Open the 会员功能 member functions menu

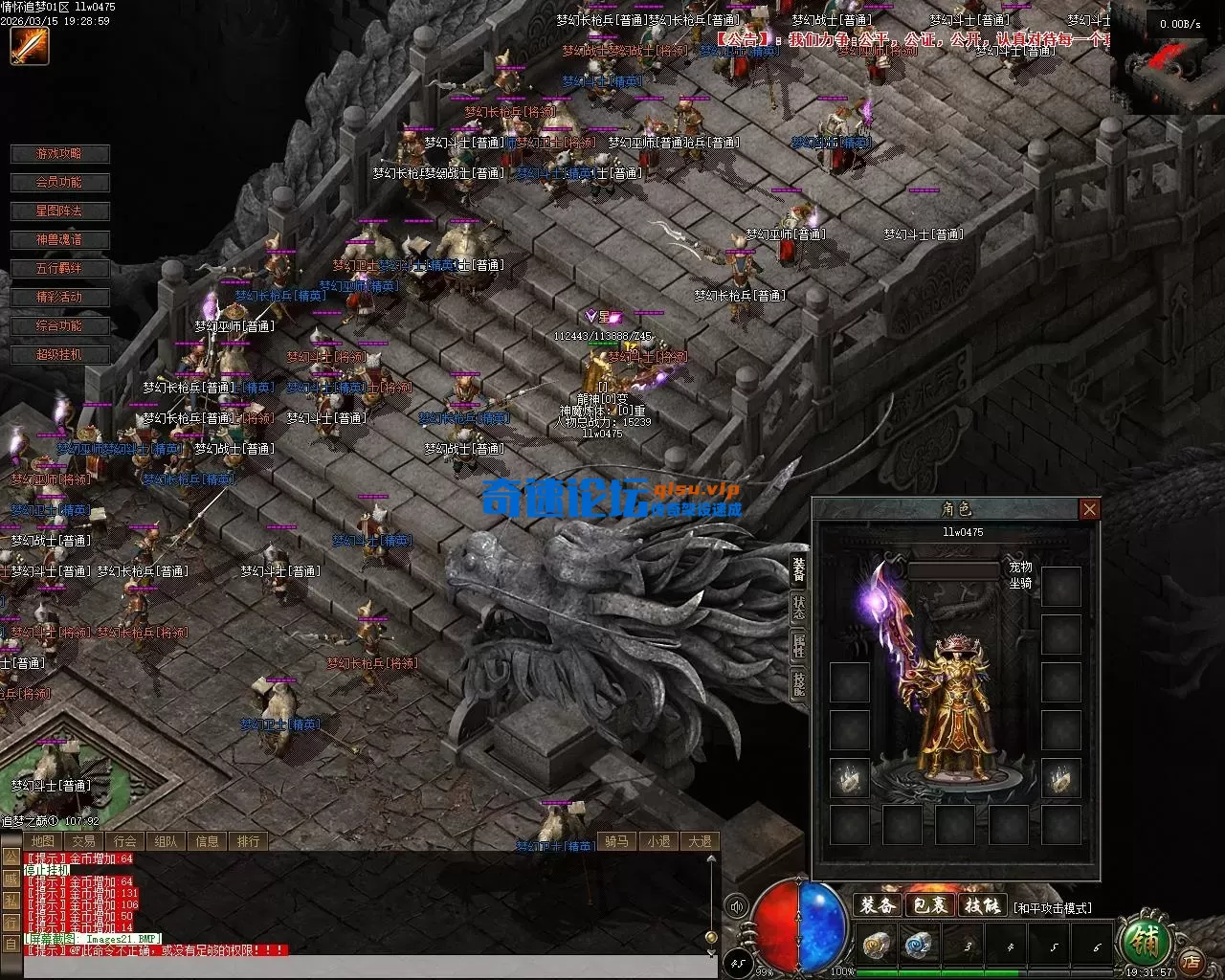(59, 183)
